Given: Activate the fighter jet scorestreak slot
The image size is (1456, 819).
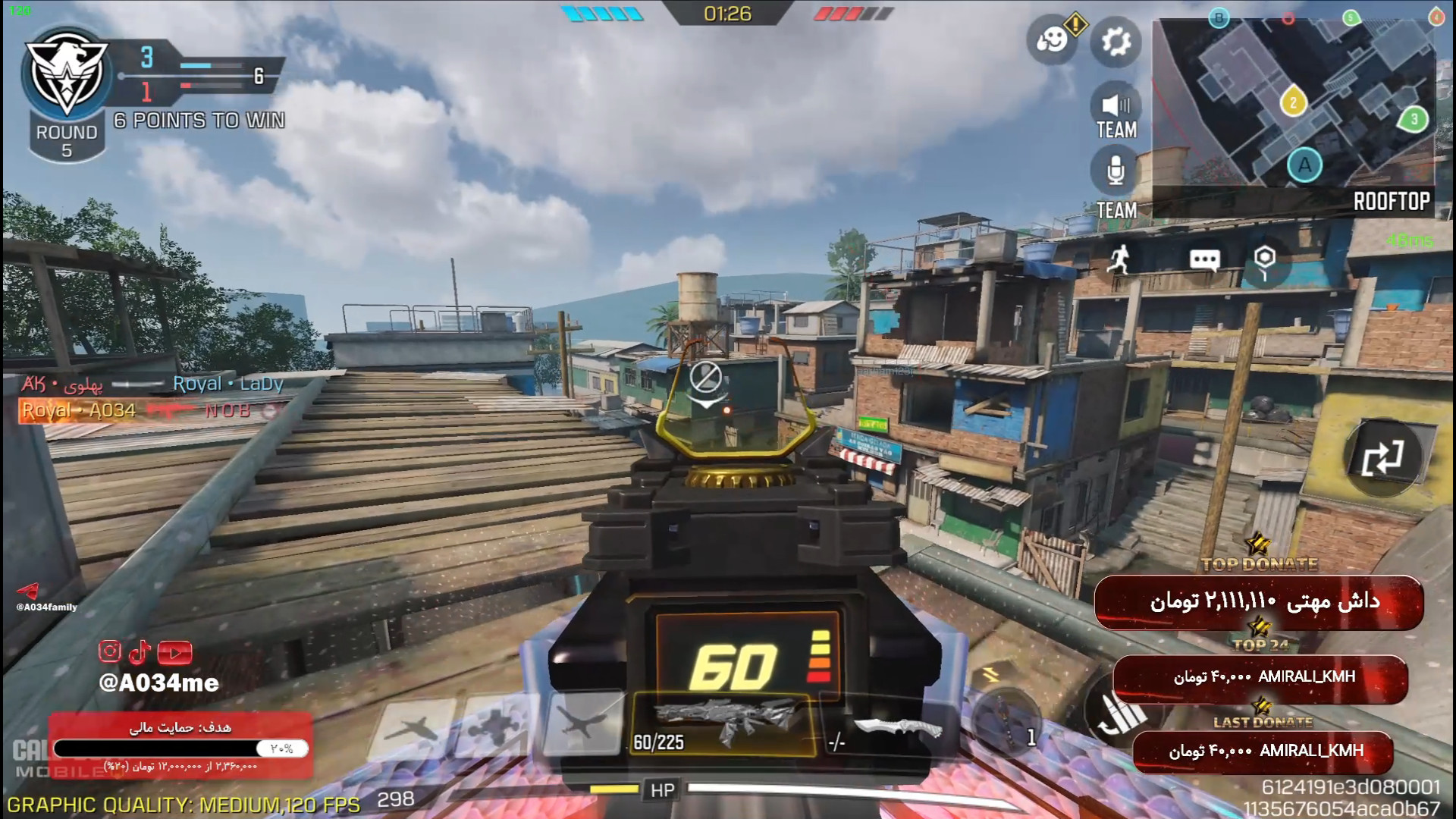Looking at the screenshot, I should coord(413,728).
